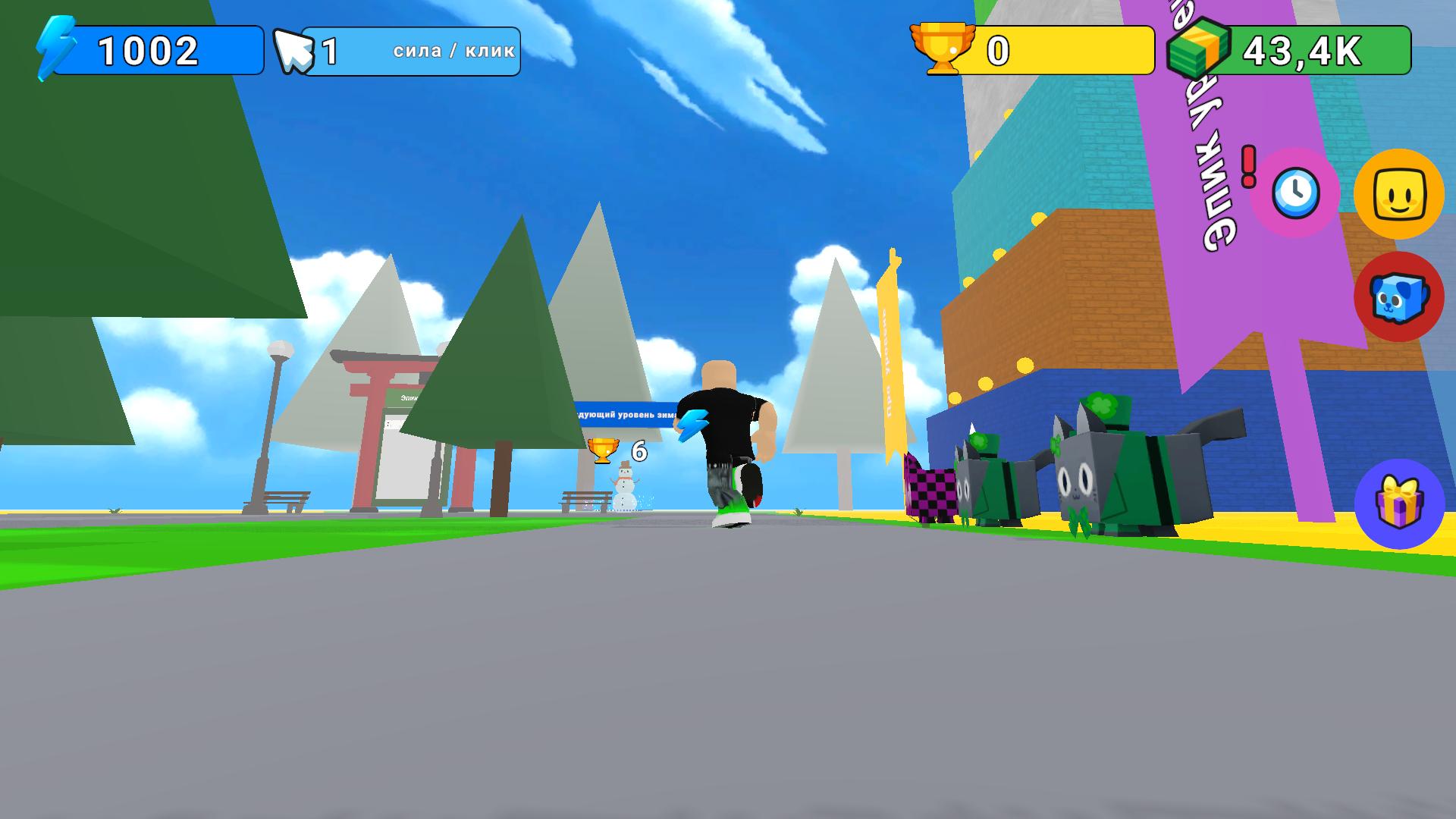Click the purple checkered pet
Image resolution: width=1456 pixels, height=819 pixels.
pos(931,489)
